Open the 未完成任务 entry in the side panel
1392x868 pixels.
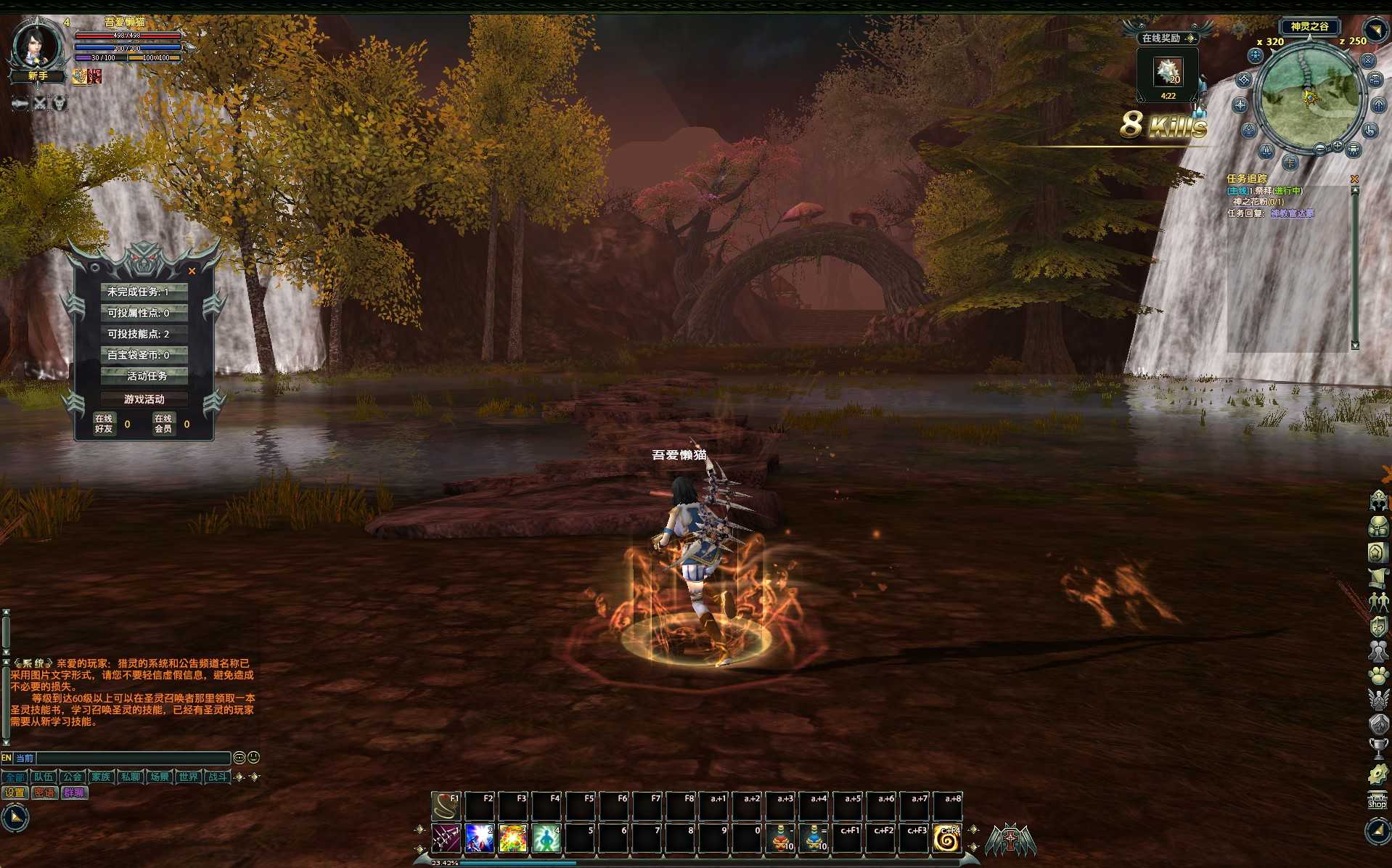pyautogui.click(x=144, y=292)
